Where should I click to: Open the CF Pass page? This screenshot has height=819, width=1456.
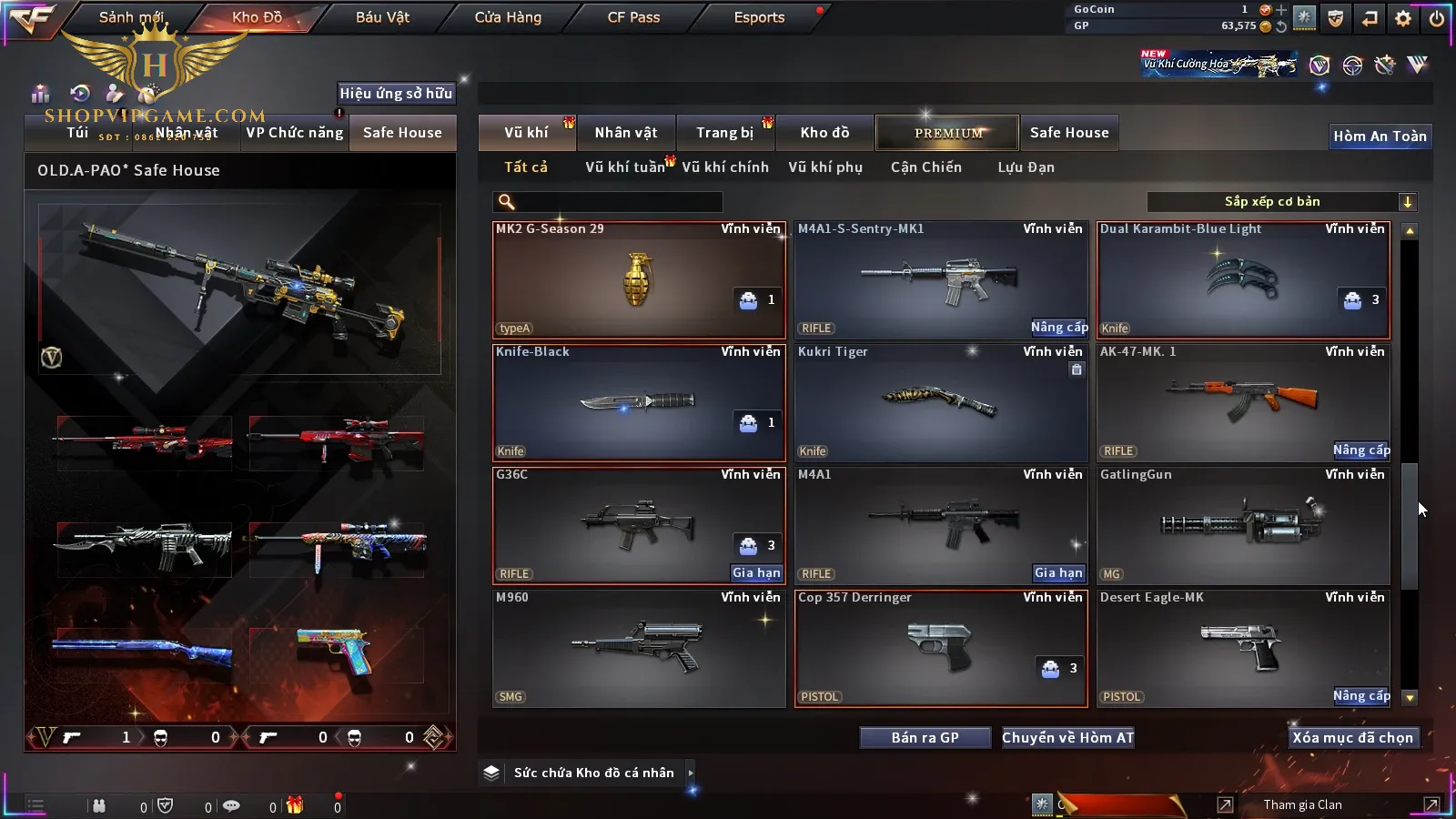click(633, 17)
